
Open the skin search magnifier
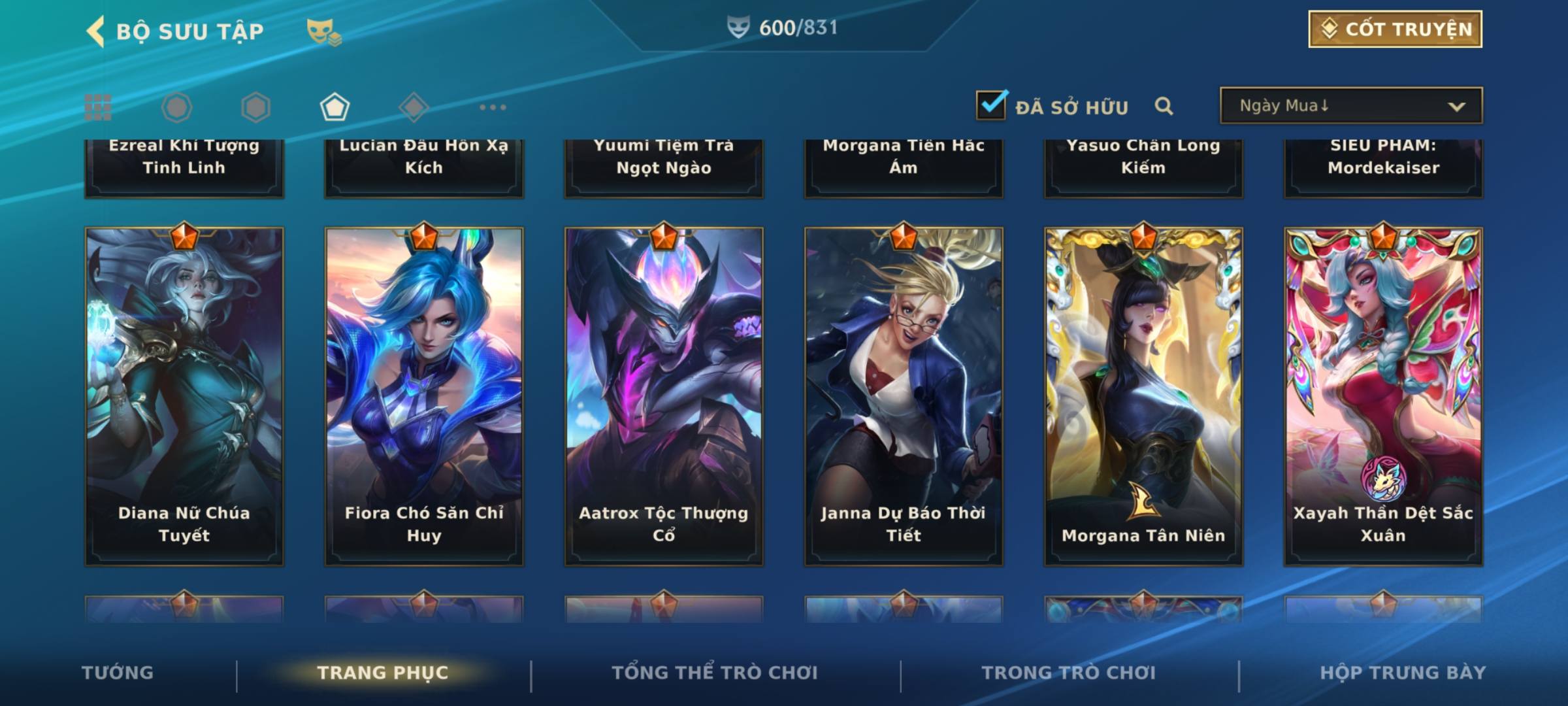tap(1164, 106)
